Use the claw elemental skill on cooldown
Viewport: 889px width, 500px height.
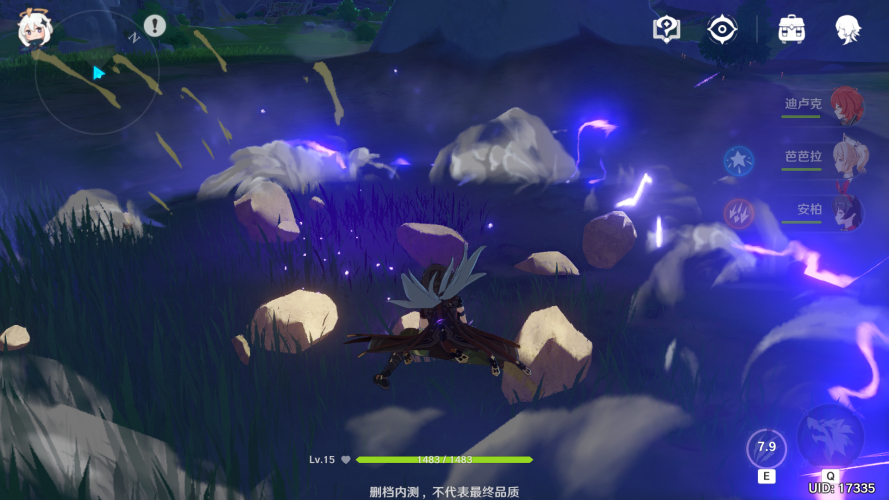[x=766, y=448]
